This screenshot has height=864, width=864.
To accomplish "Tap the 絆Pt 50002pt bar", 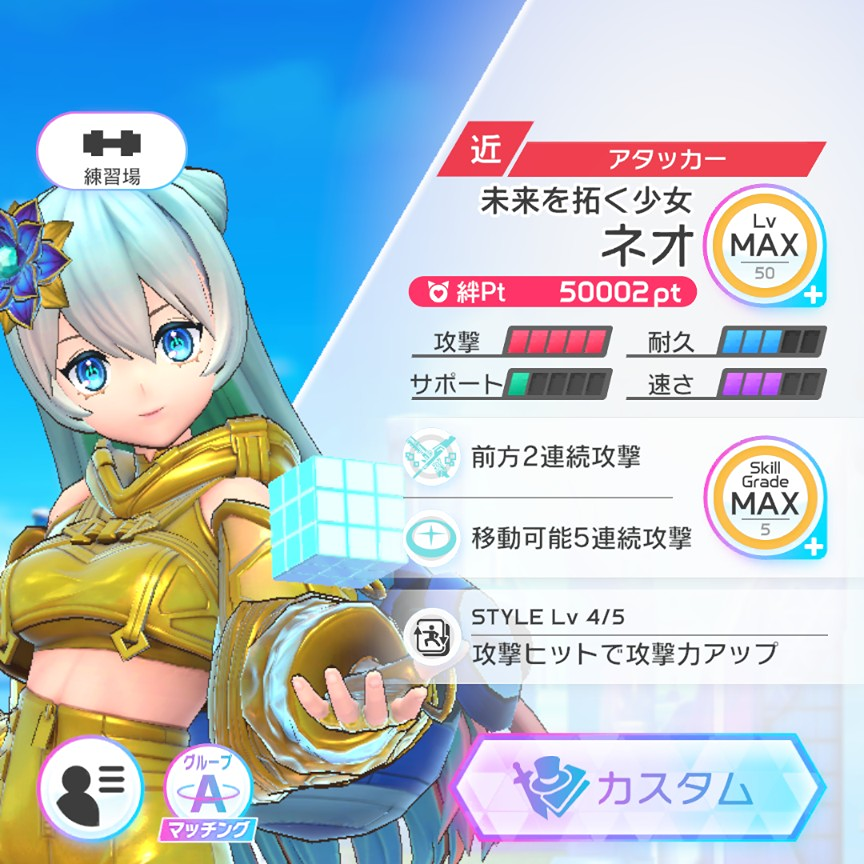I will coord(554,292).
